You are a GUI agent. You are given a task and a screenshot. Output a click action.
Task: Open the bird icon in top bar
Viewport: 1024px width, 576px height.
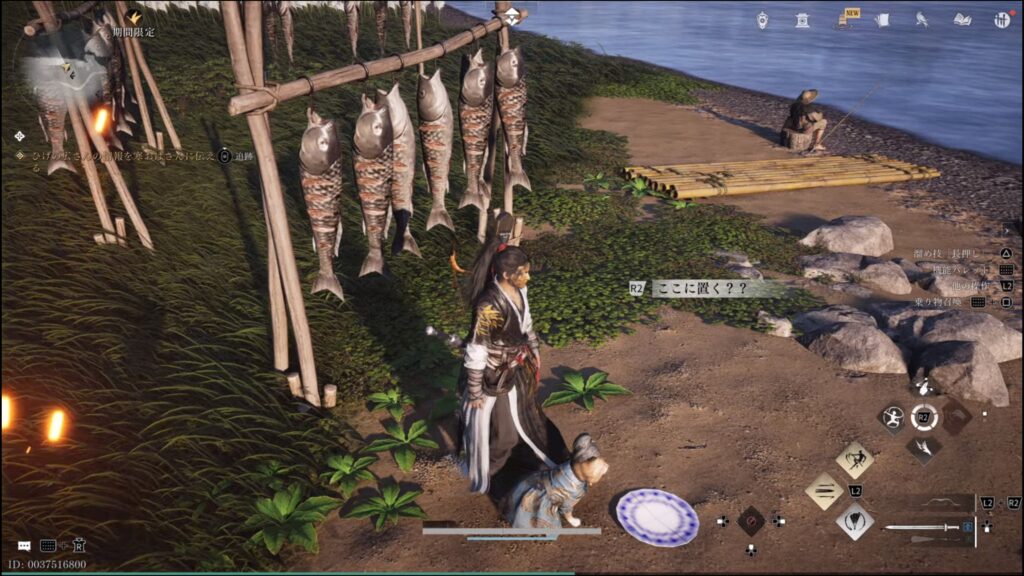pos(922,19)
